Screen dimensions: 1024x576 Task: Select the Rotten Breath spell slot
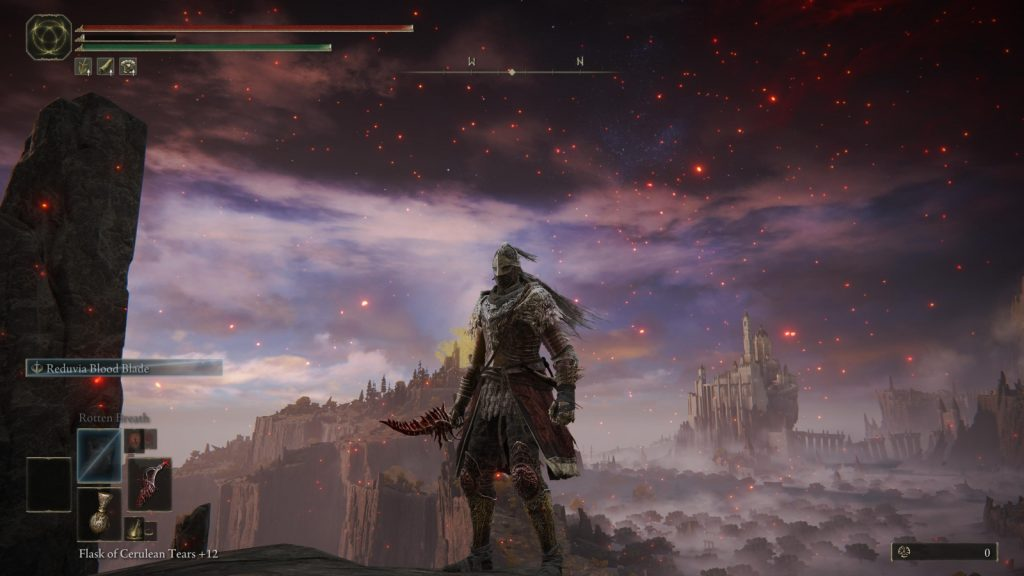[x=99, y=456]
